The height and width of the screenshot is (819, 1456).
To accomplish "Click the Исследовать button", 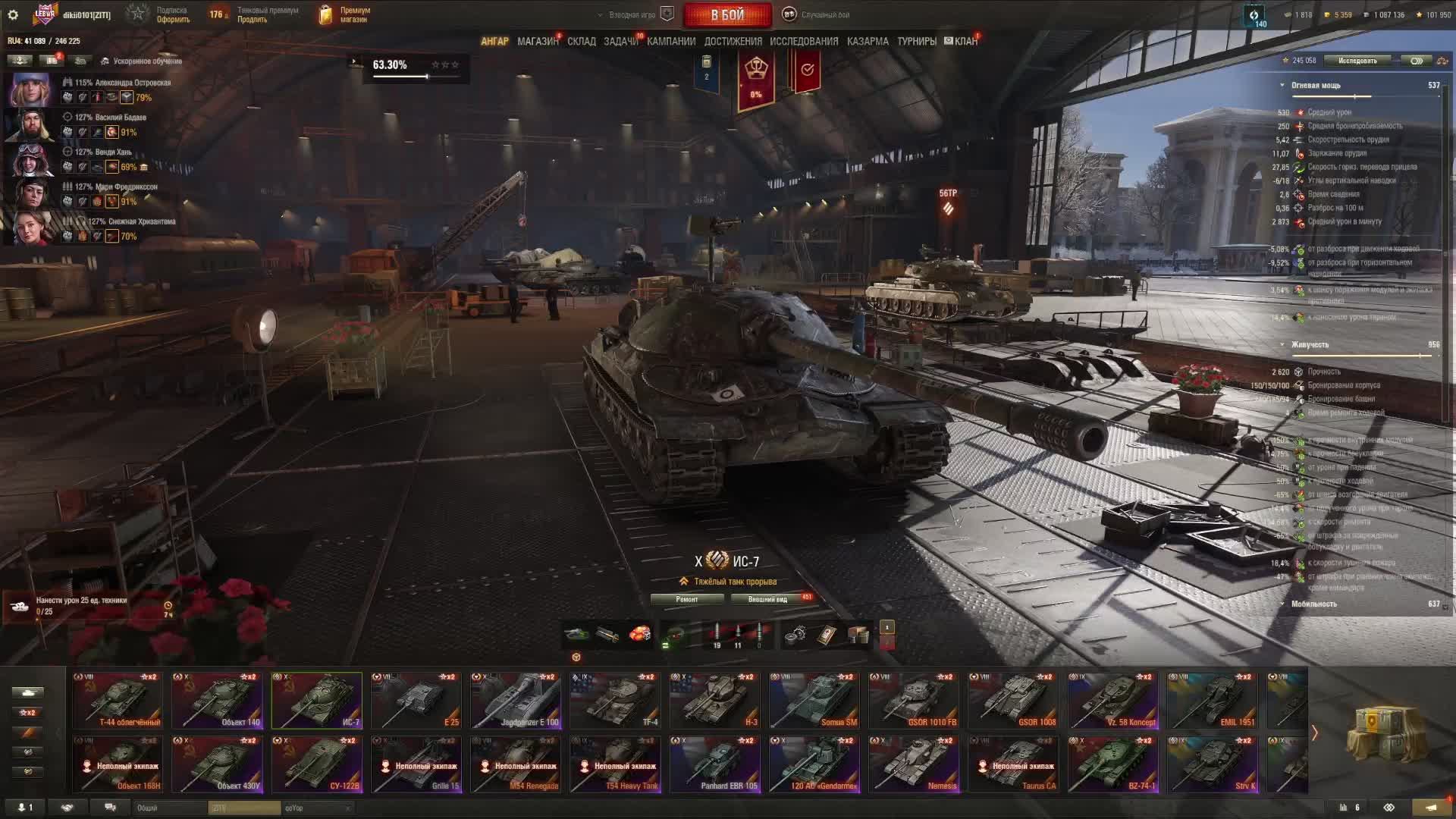I will point(1357,61).
